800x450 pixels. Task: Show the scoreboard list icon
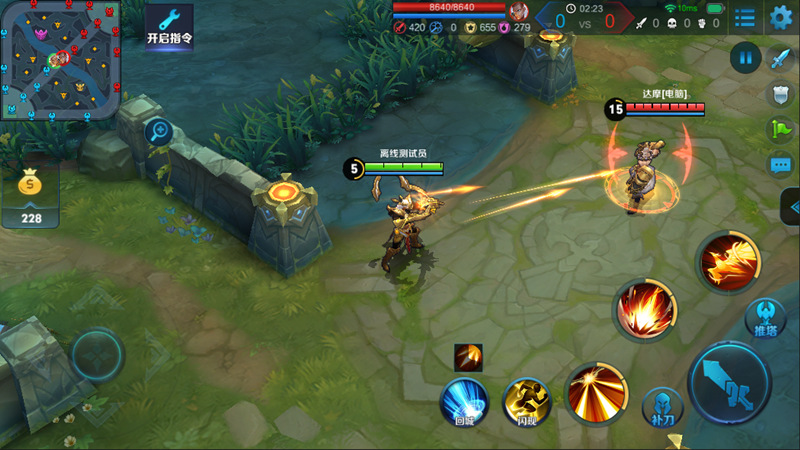tap(745, 17)
